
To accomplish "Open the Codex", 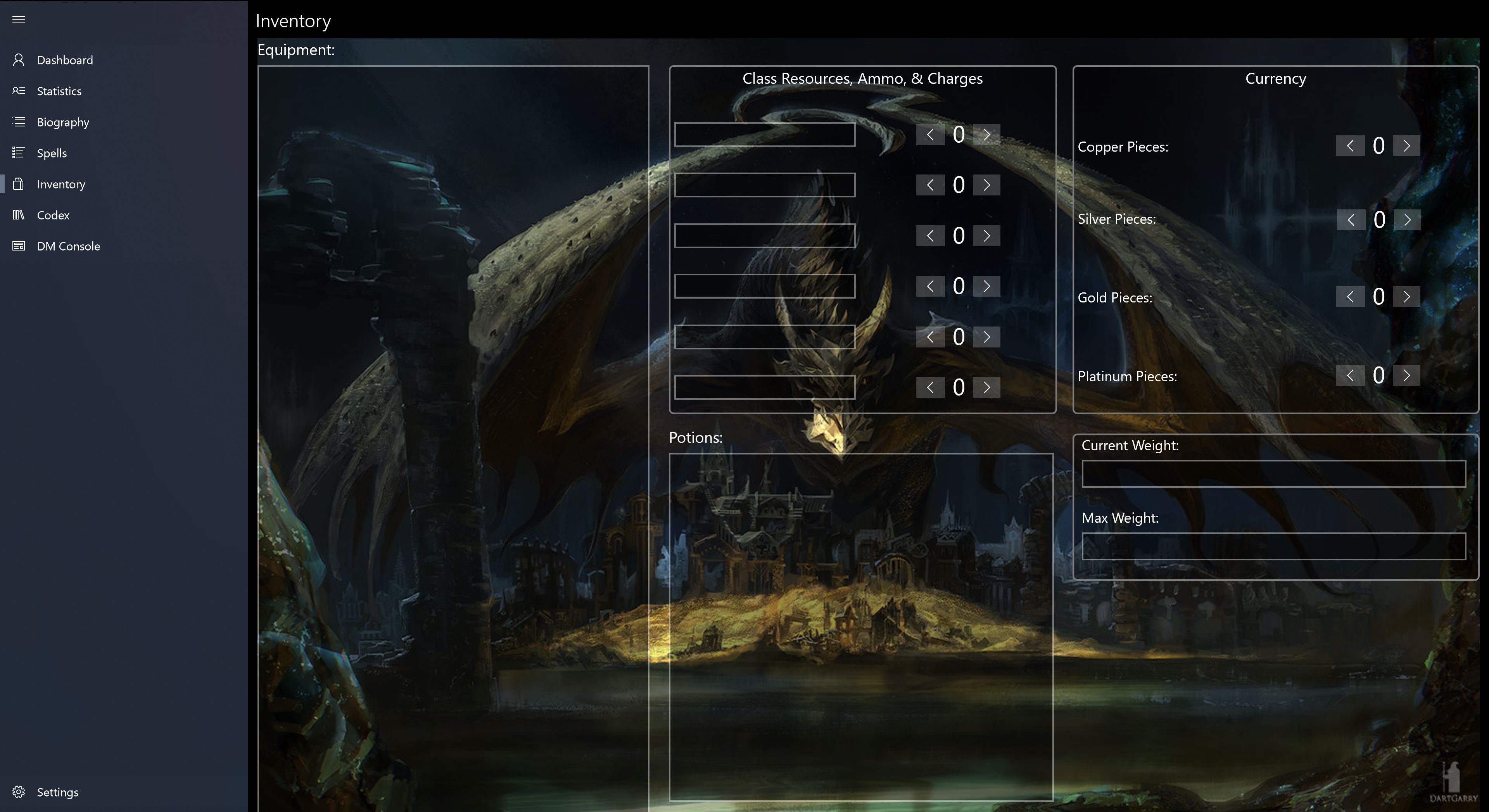I will (53, 215).
